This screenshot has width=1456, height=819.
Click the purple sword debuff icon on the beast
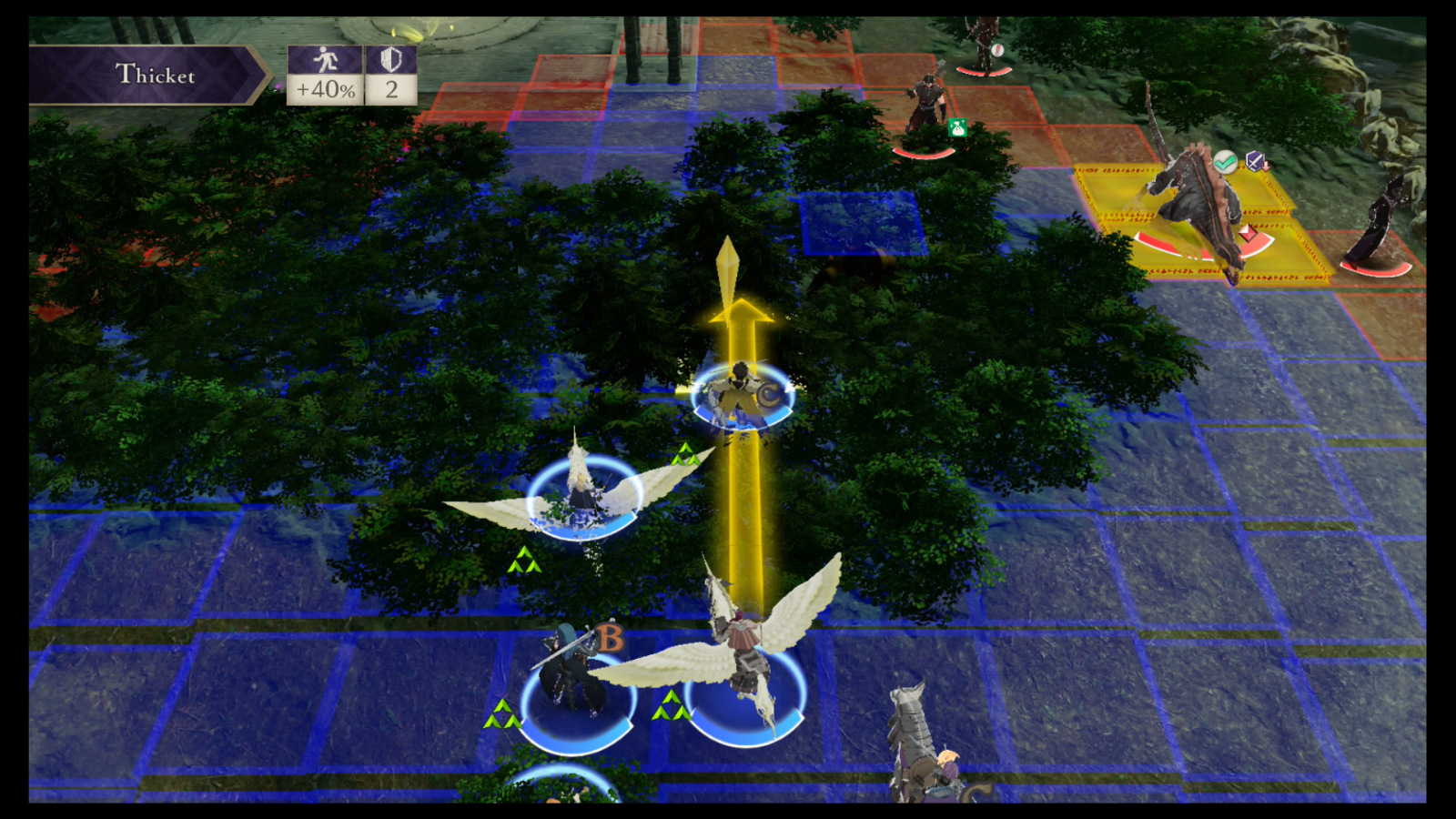click(1255, 161)
